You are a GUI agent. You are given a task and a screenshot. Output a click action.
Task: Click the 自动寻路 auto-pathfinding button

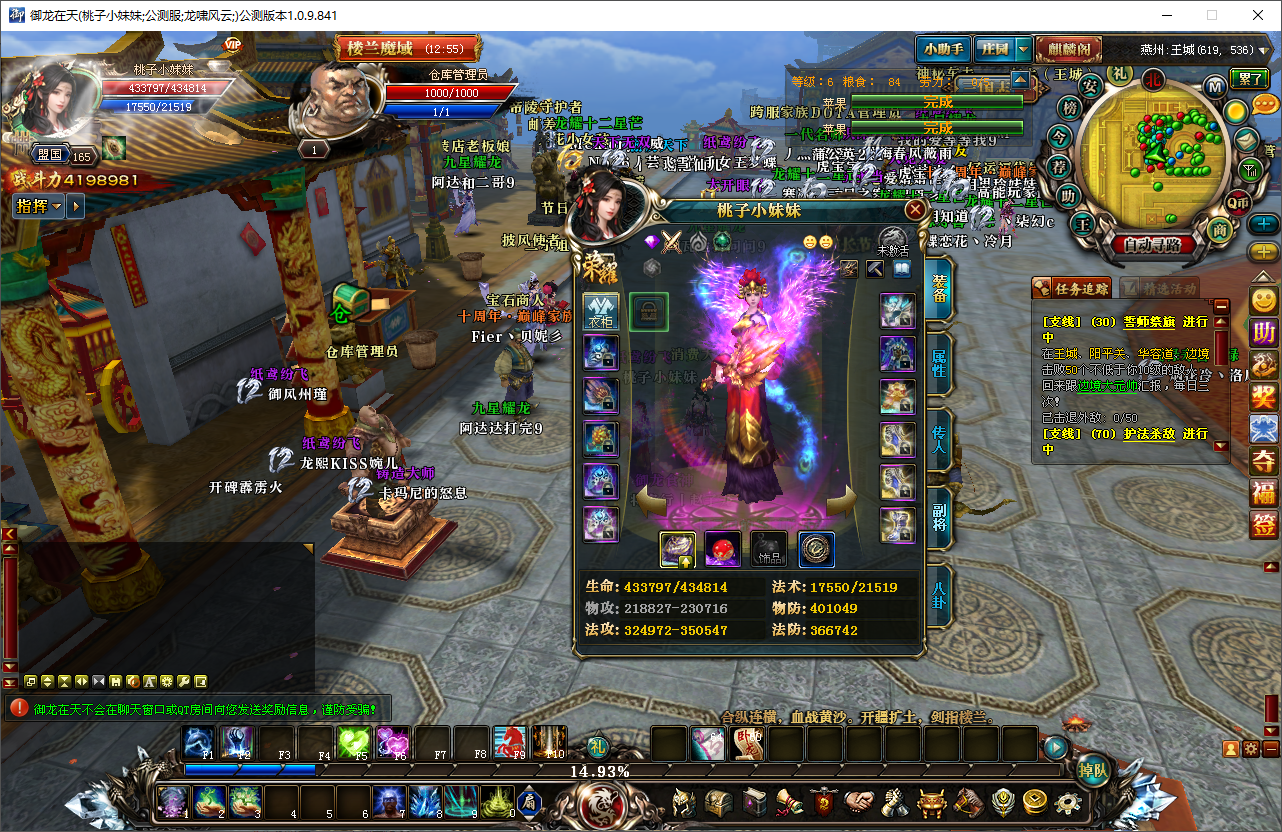(x=1151, y=243)
